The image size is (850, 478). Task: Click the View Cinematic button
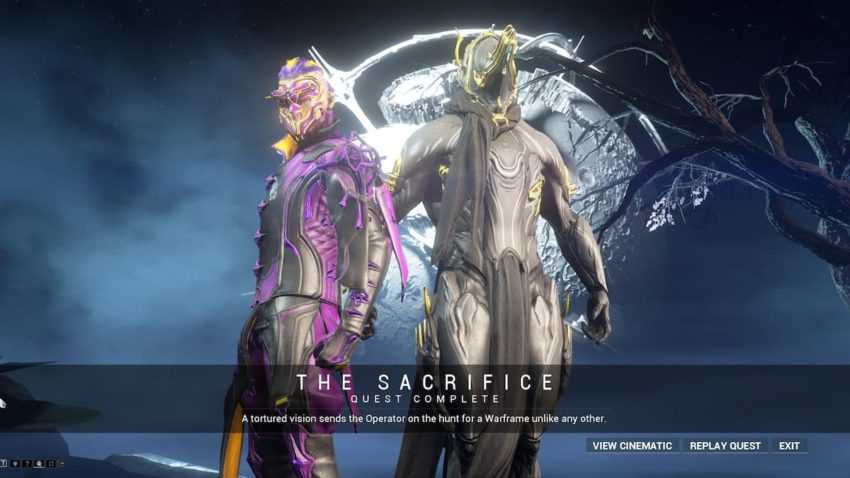633,445
